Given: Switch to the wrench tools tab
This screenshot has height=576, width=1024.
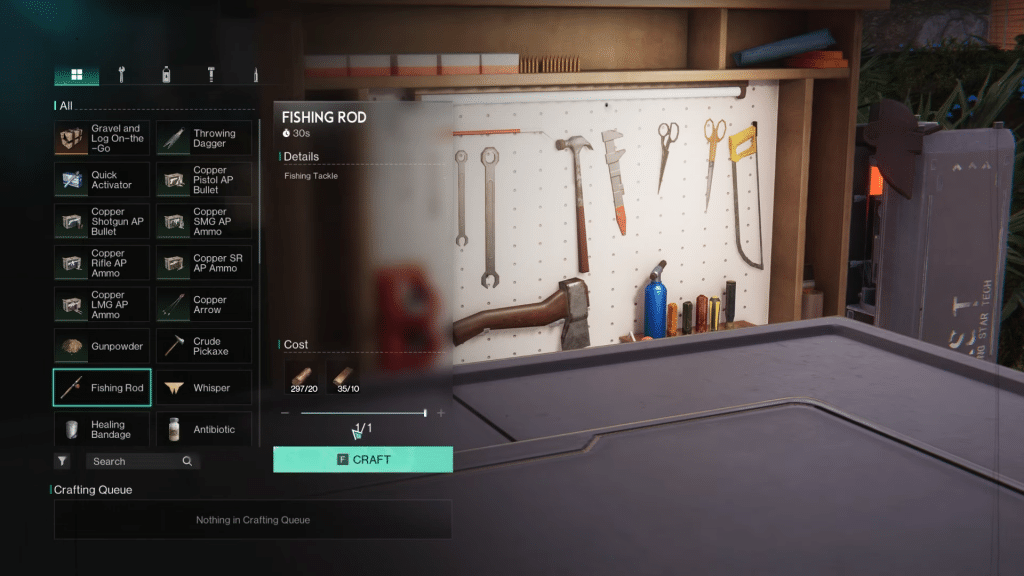Looking at the screenshot, I should 121,75.
